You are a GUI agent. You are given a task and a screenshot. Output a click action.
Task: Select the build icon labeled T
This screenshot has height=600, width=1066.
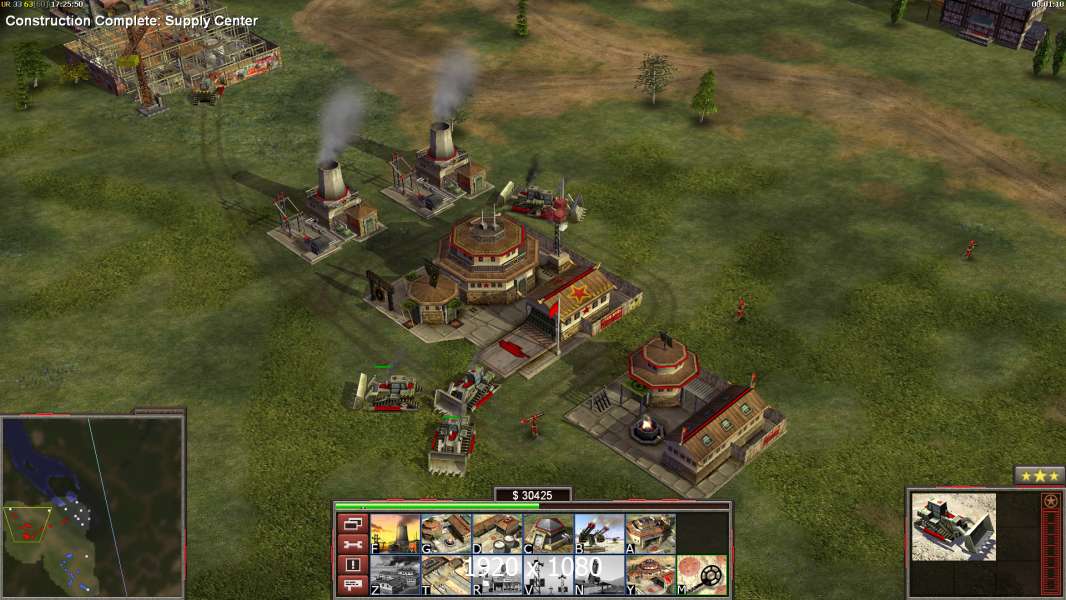[x=446, y=574]
